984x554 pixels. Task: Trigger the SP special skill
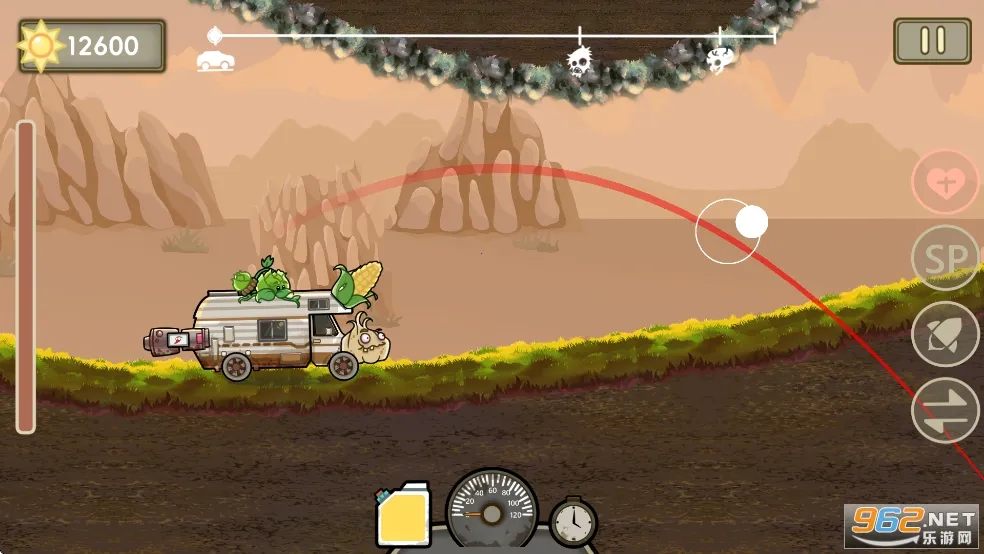pos(945,258)
